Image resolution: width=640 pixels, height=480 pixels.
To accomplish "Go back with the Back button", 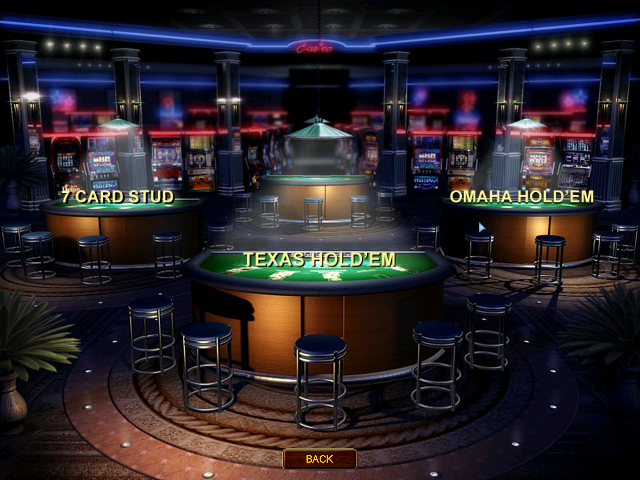I will point(319,459).
